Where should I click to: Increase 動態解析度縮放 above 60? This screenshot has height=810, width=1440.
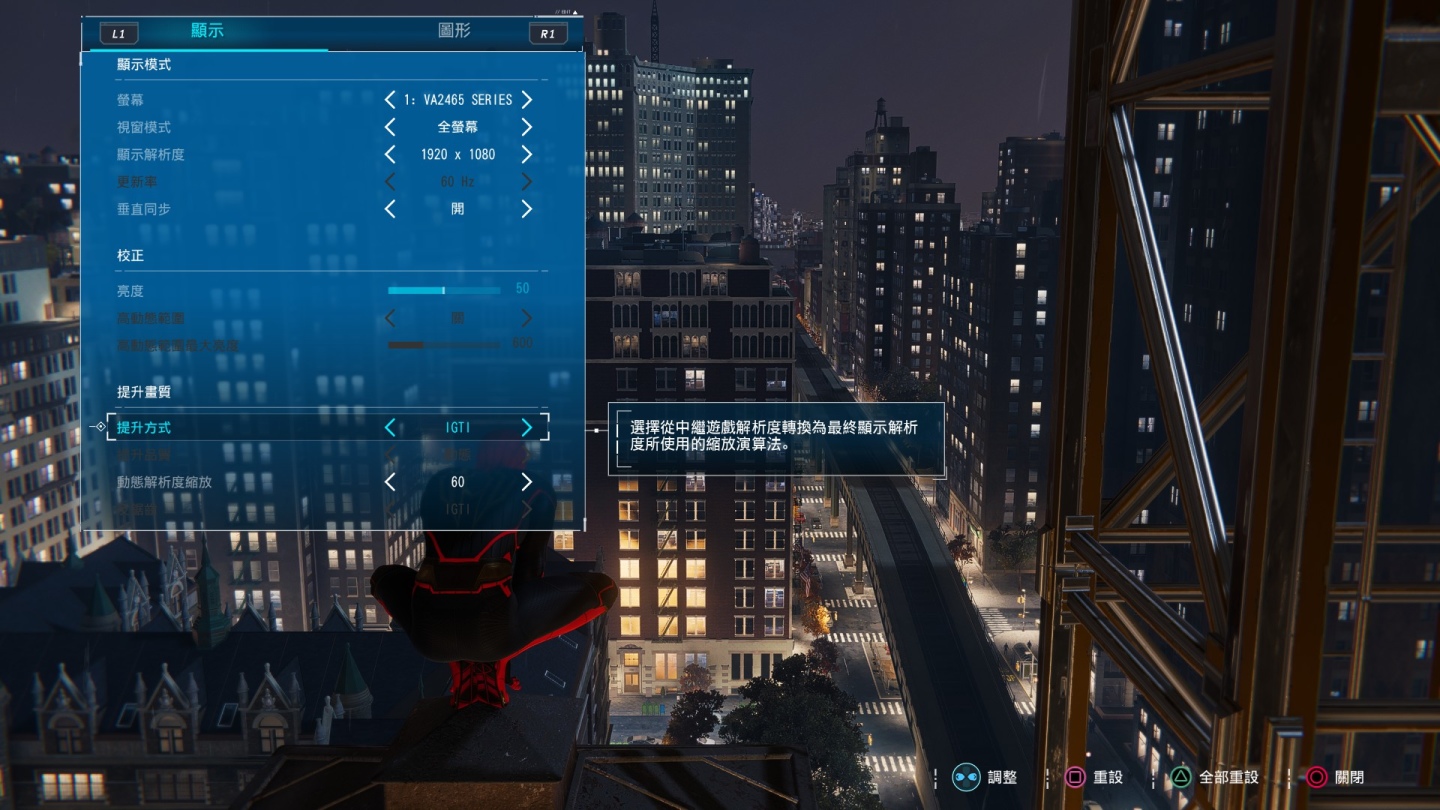(527, 482)
